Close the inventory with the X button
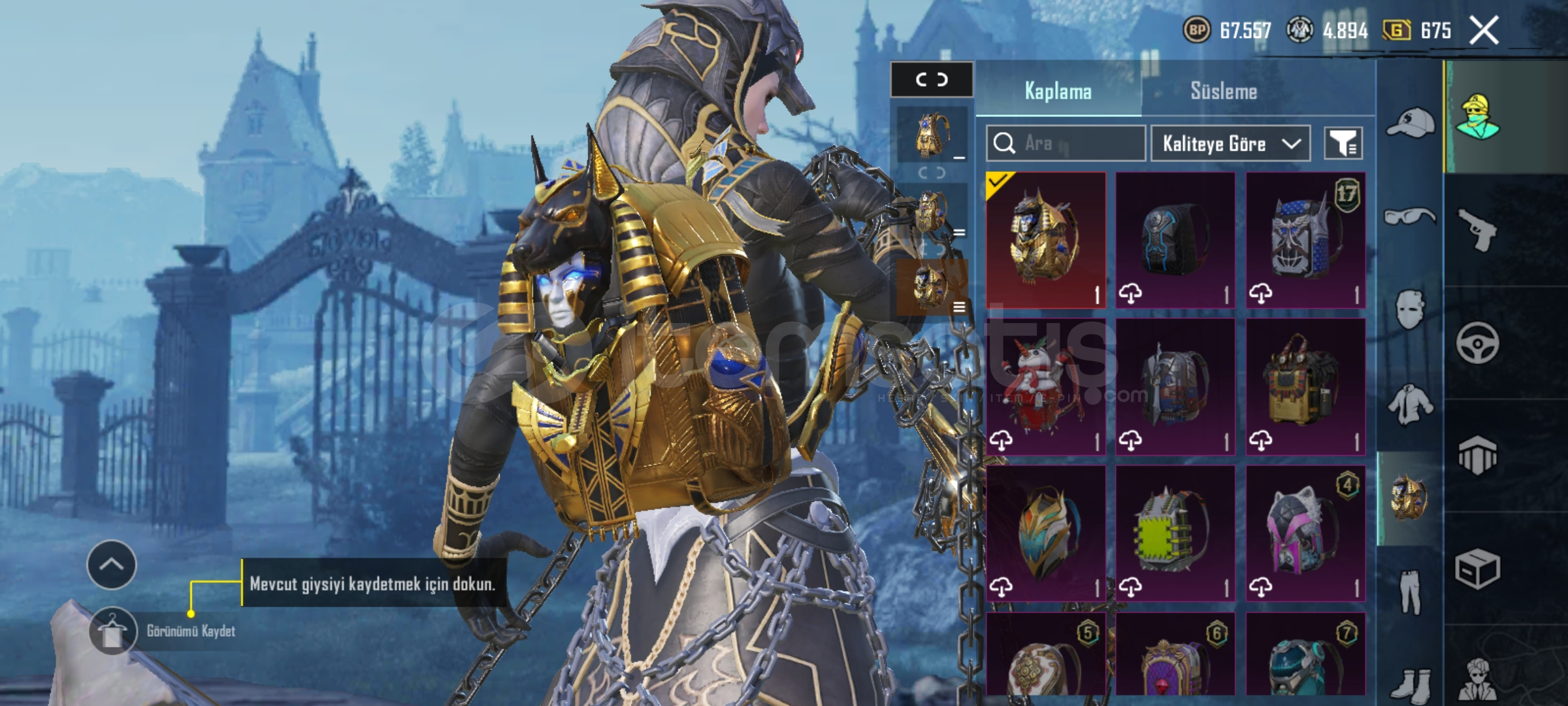 (x=1484, y=31)
